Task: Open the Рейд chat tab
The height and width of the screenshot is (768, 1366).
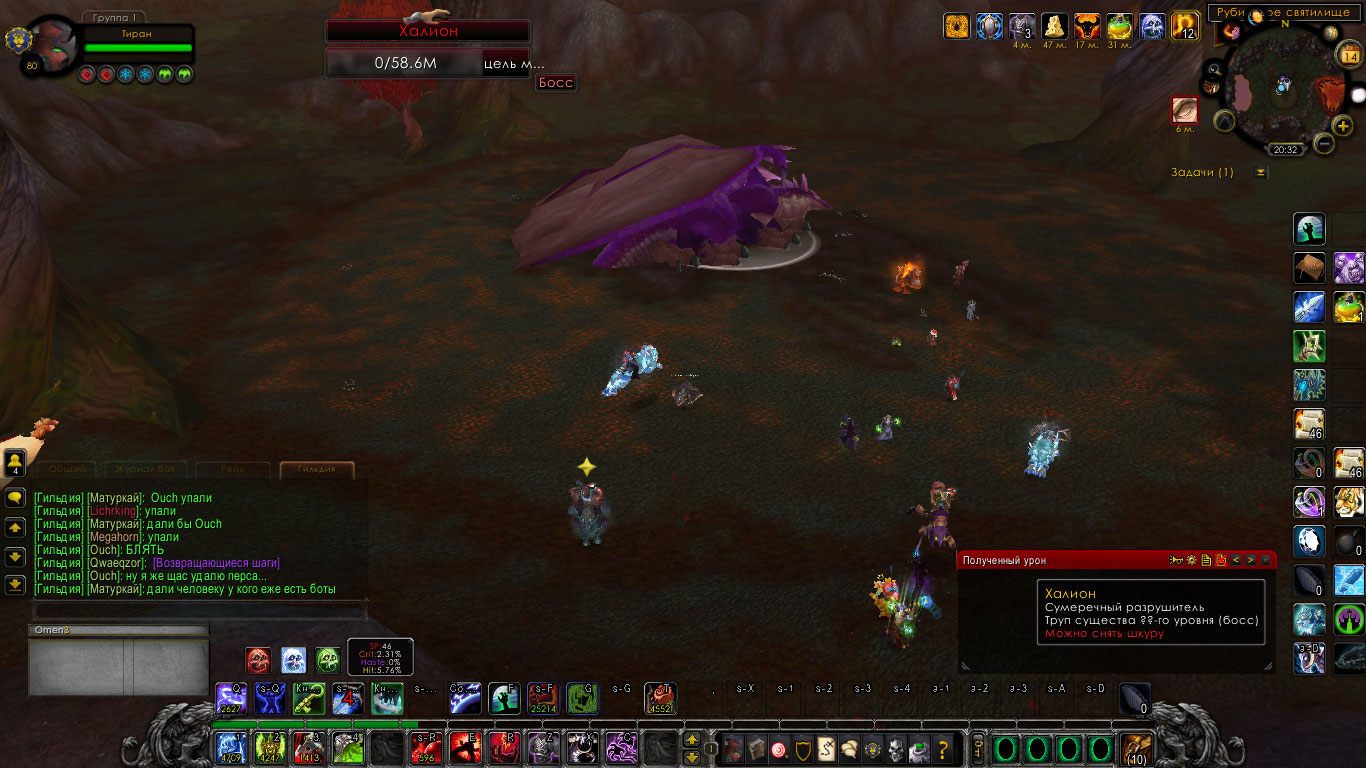Action: click(x=233, y=469)
